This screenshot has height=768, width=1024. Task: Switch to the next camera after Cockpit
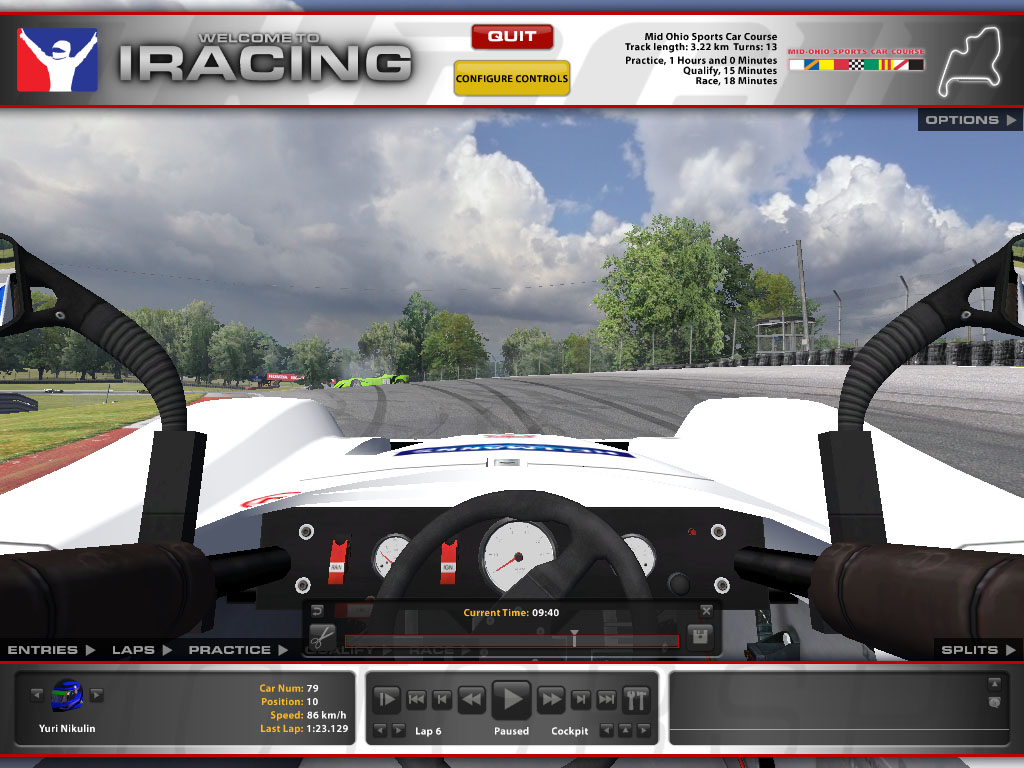pyautogui.click(x=643, y=731)
